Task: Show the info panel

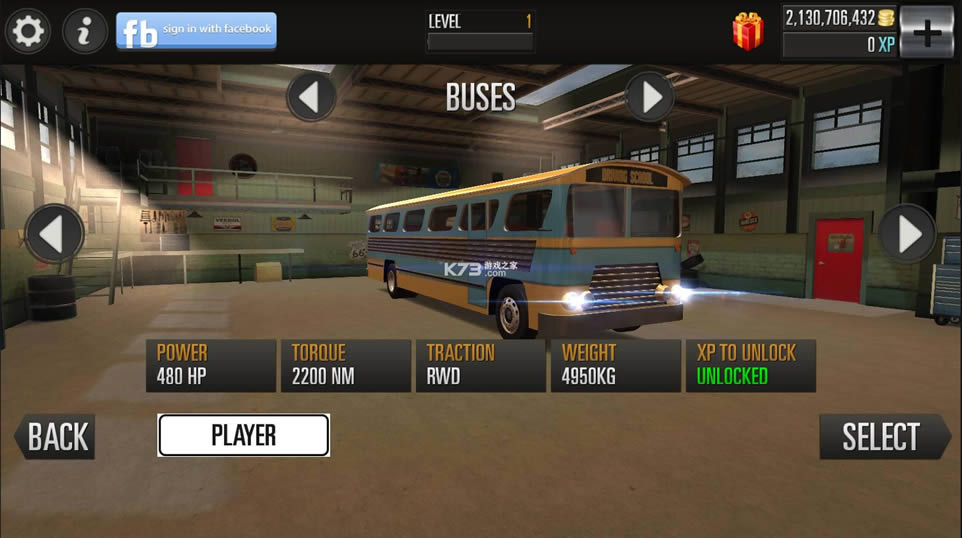Action: tap(85, 32)
